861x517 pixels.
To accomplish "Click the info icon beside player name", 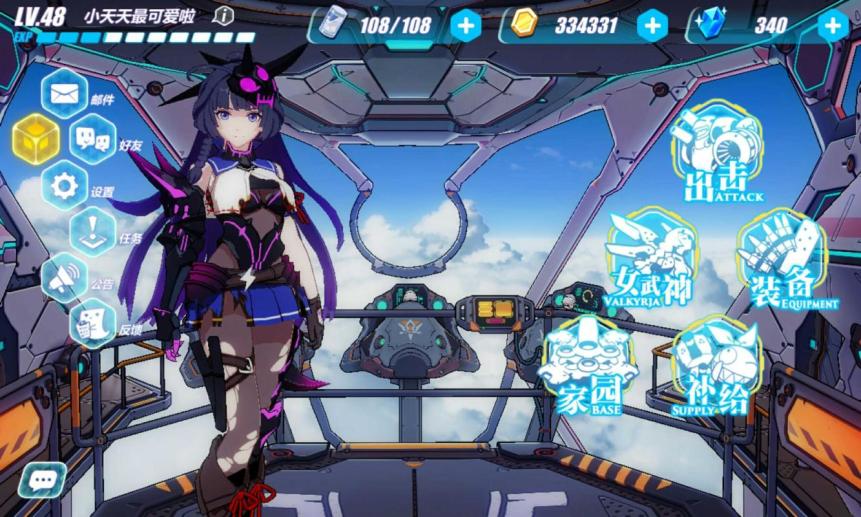I will pyautogui.click(x=225, y=15).
